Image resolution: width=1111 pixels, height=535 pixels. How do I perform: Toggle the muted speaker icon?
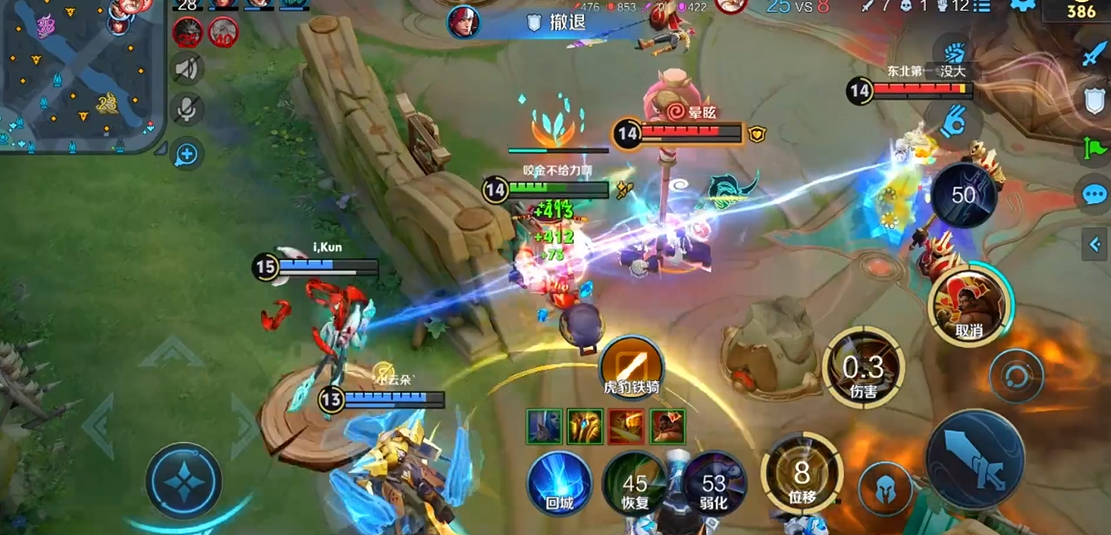pyautogui.click(x=186, y=69)
